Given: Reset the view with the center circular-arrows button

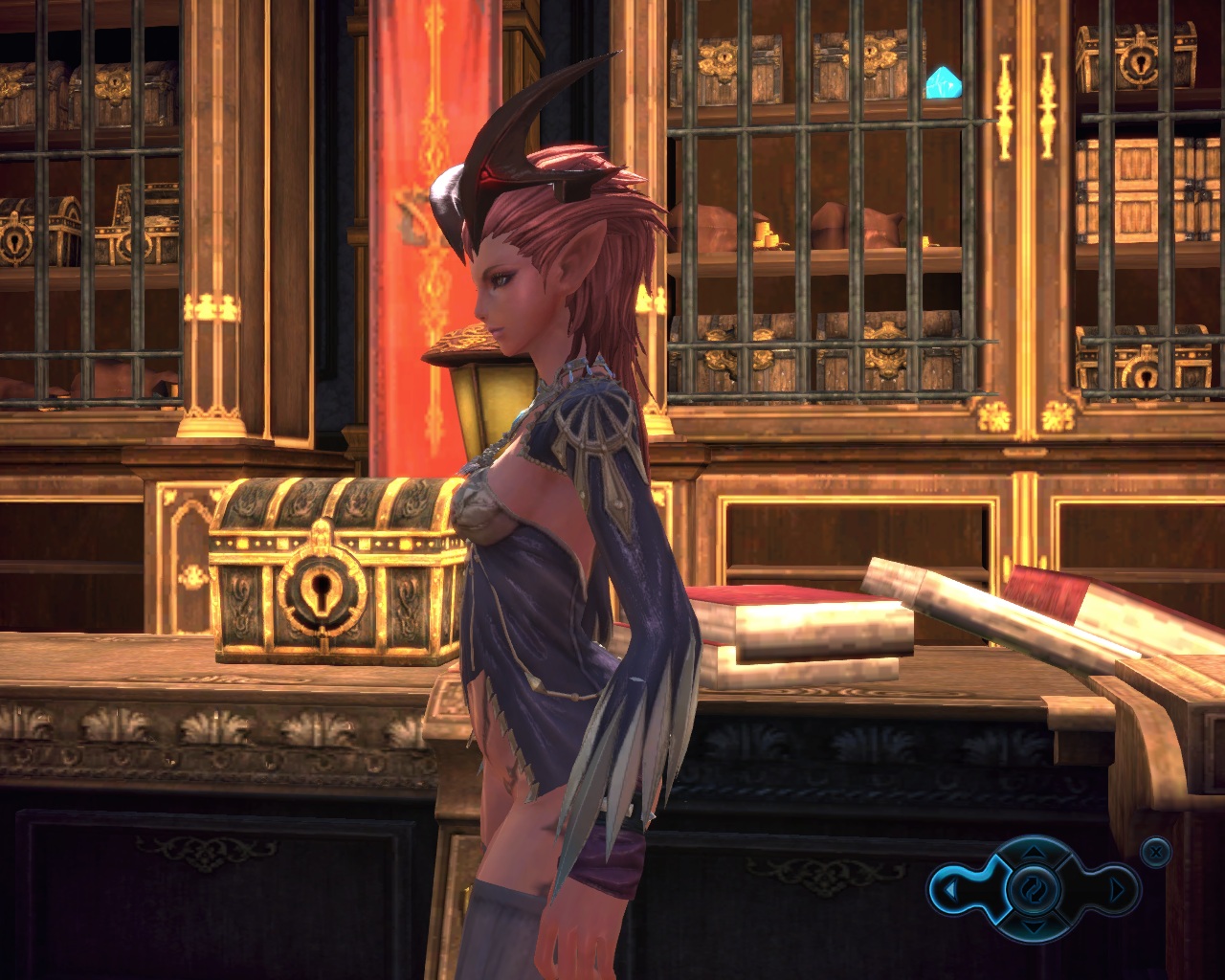Looking at the screenshot, I should tap(1034, 890).
